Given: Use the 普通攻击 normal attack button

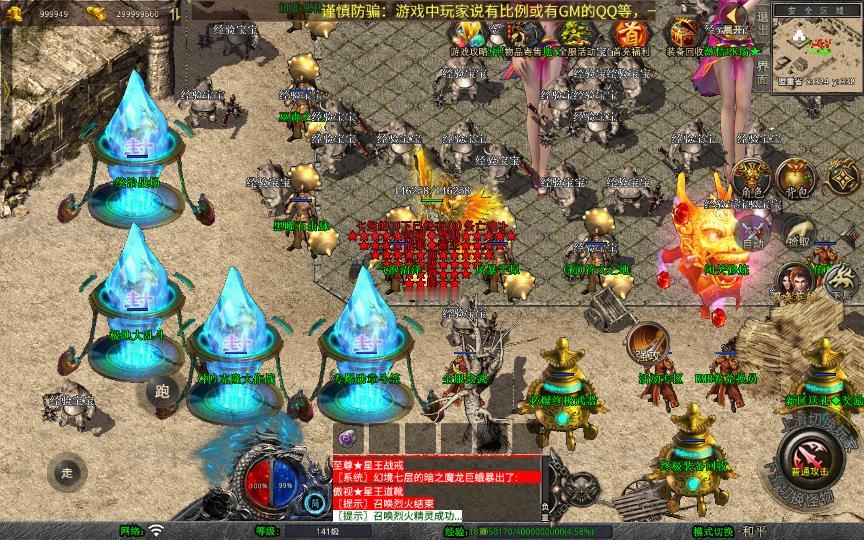Looking at the screenshot, I should 809,459.
